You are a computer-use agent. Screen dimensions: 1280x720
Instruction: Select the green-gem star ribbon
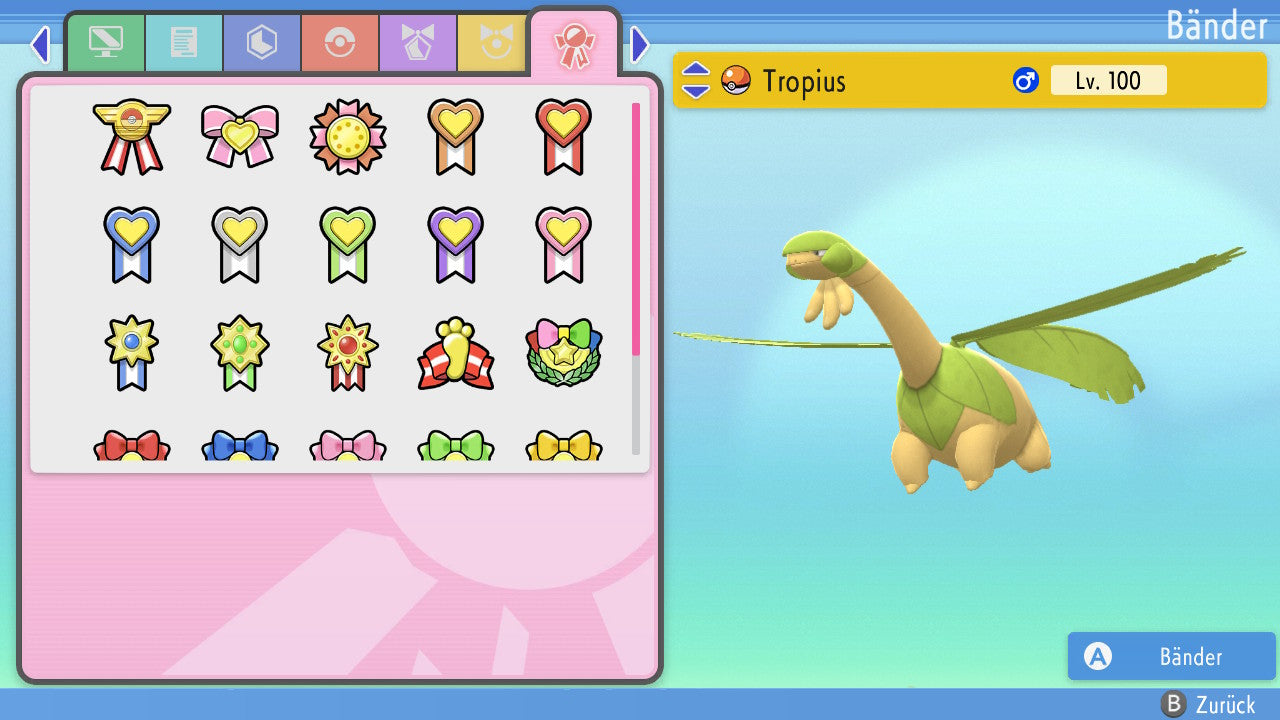click(x=239, y=352)
